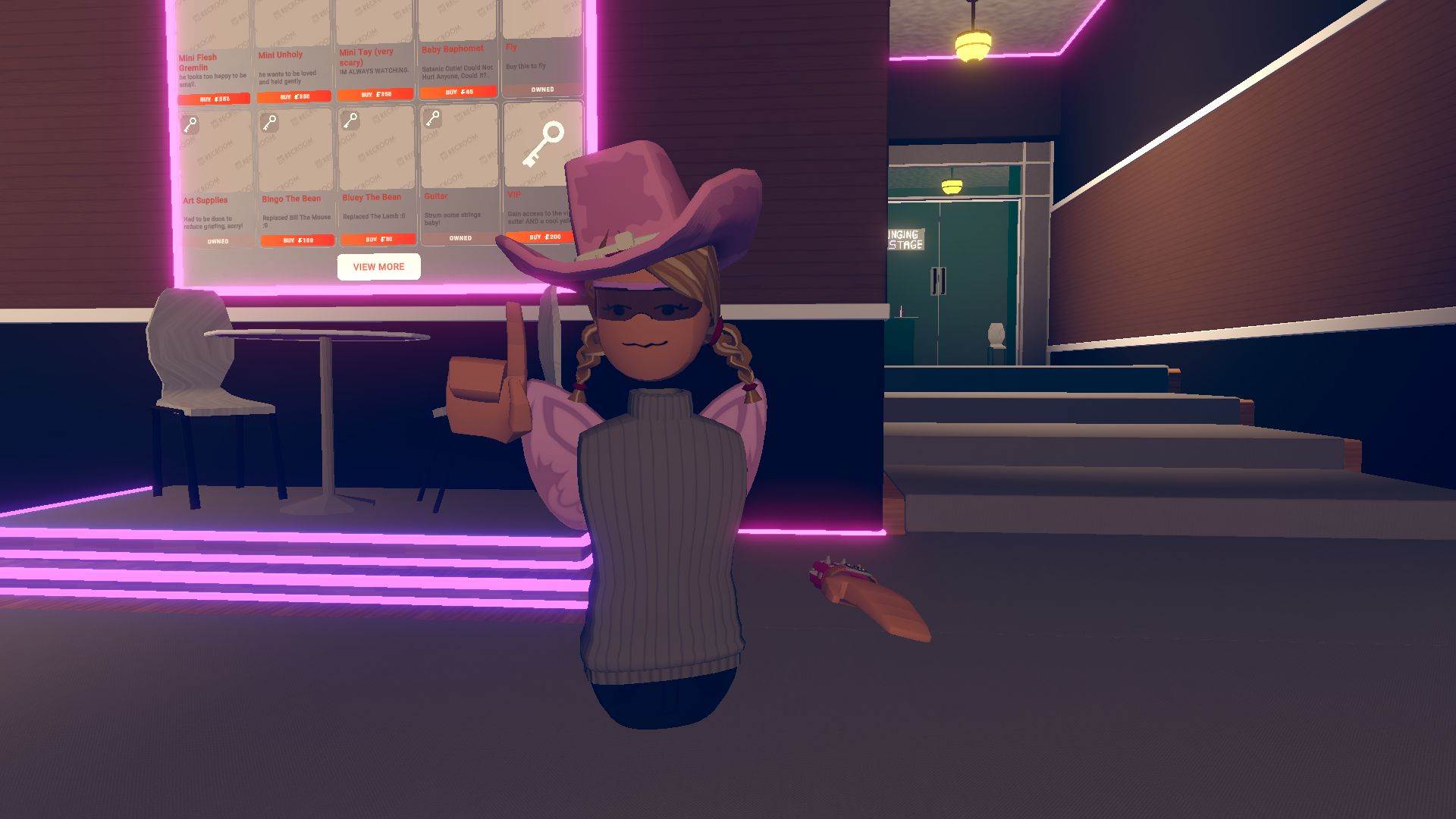Click BUY 45 on Baby Baphomet
Viewport: 1456px width, 819px height.
coord(460,91)
